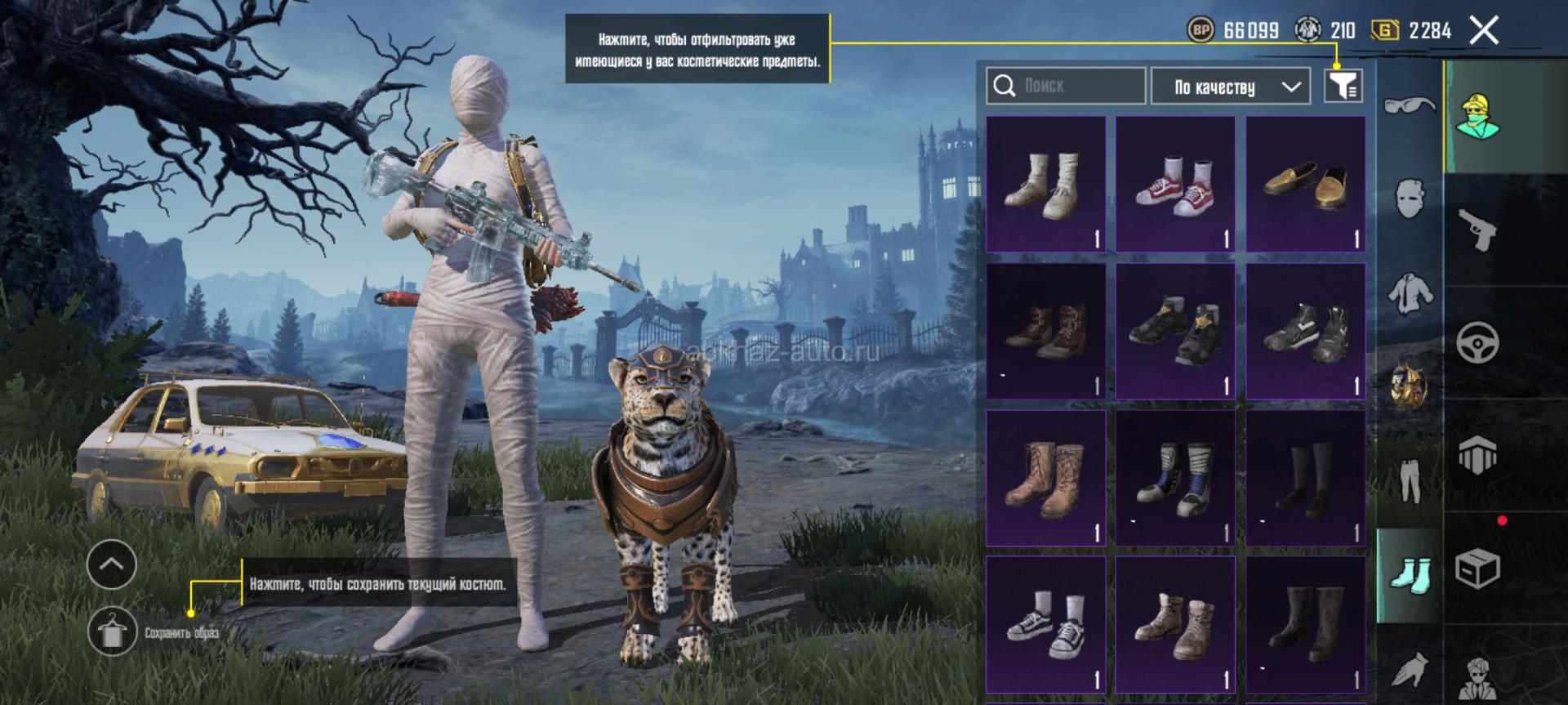Open the pants category tab
This screenshot has height=705, width=1568.
coord(1410,480)
